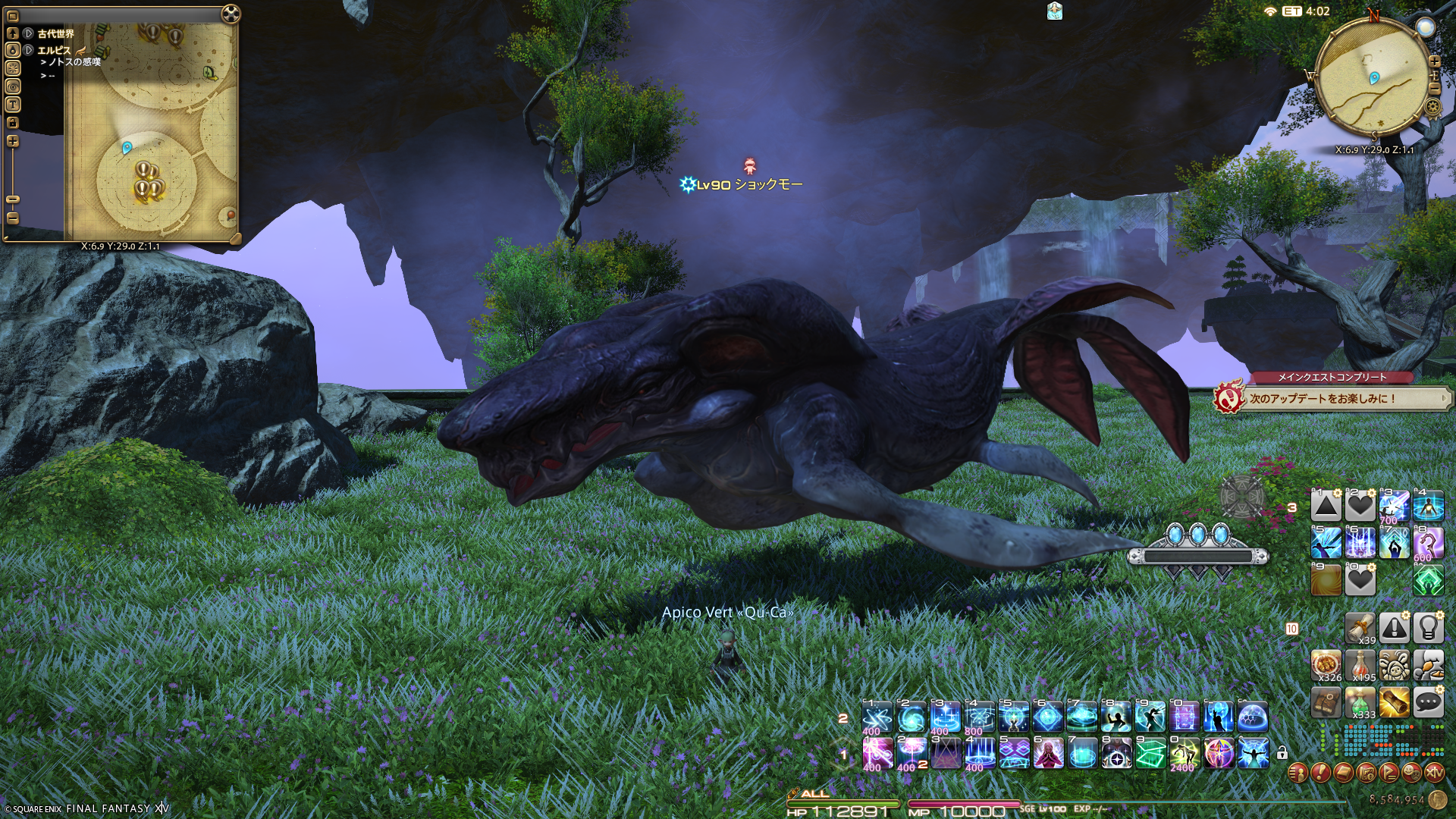Expand the エルピス area dropdown

click(x=28, y=50)
